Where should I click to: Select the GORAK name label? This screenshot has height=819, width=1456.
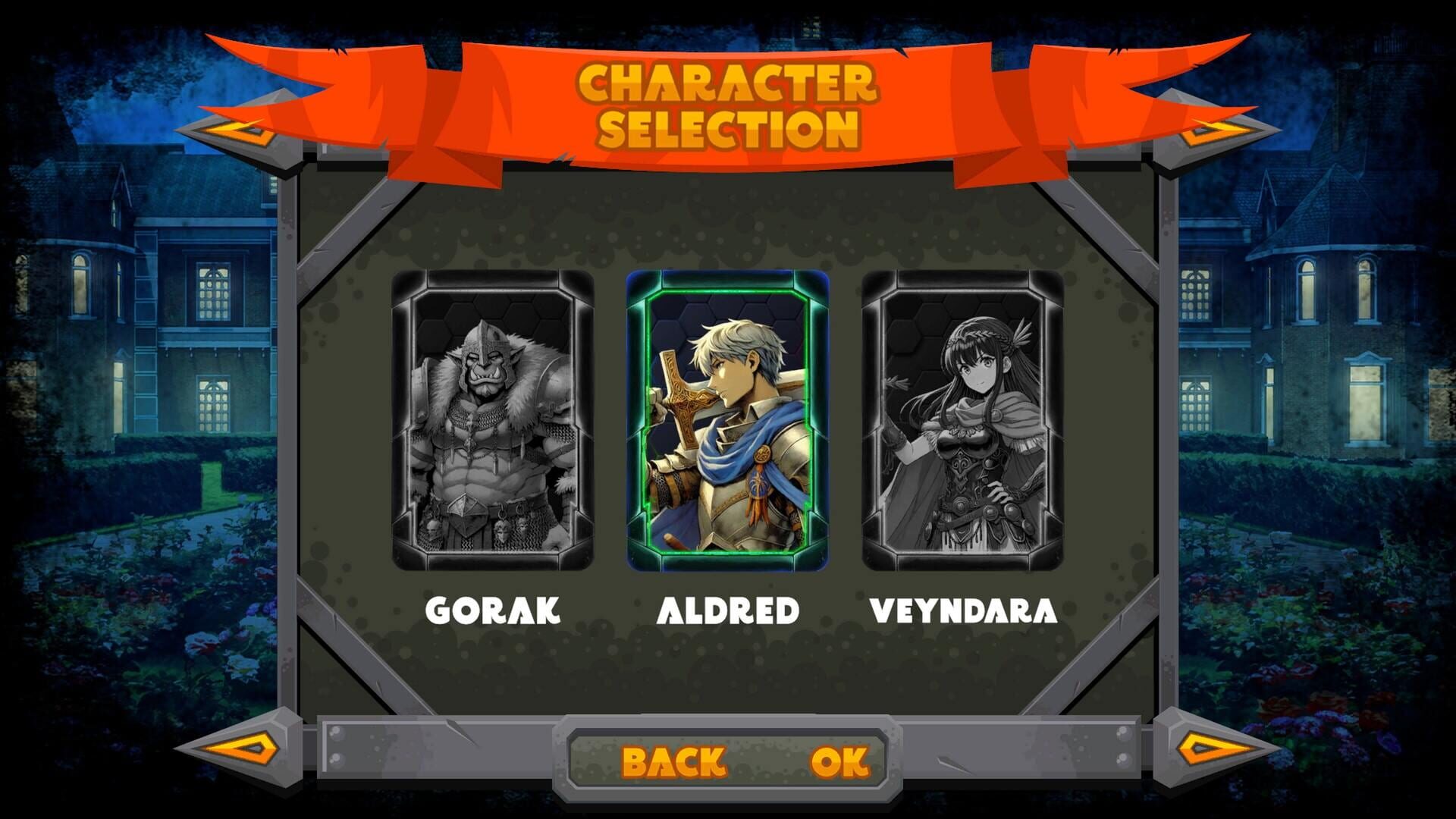(x=493, y=608)
